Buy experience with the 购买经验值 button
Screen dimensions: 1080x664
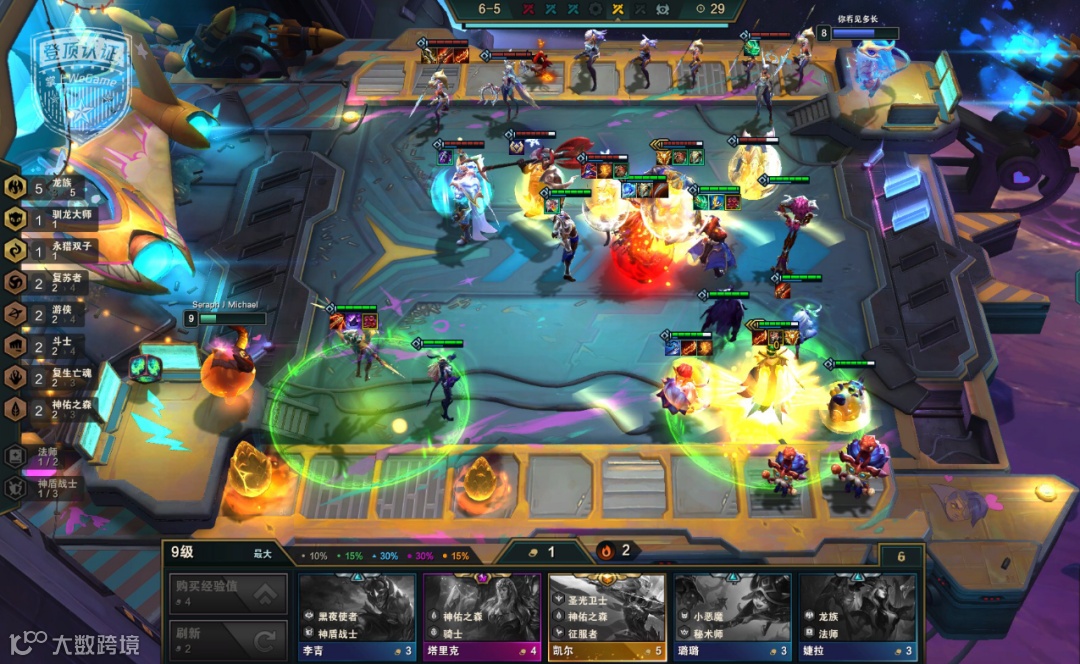point(227,594)
